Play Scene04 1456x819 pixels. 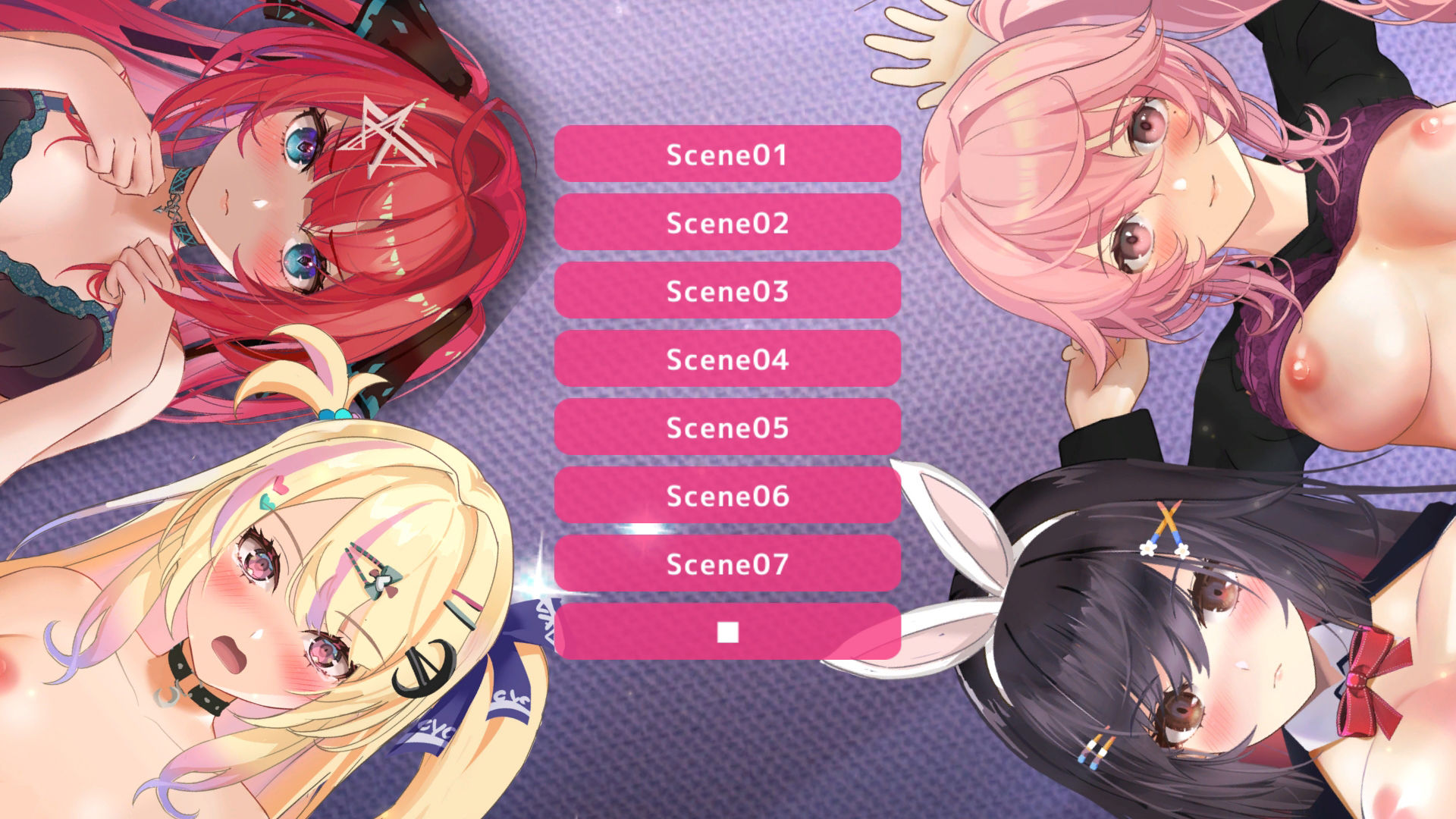tap(727, 359)
